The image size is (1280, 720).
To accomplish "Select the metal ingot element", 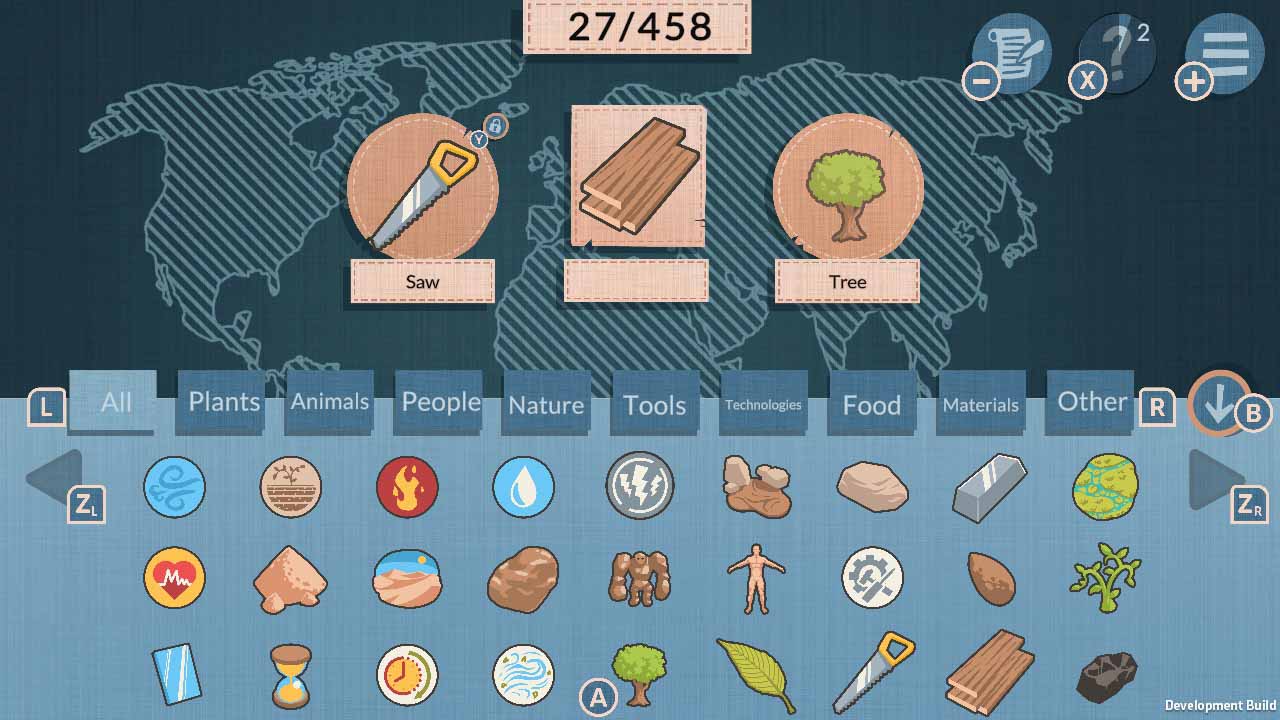I will point(989,488).
